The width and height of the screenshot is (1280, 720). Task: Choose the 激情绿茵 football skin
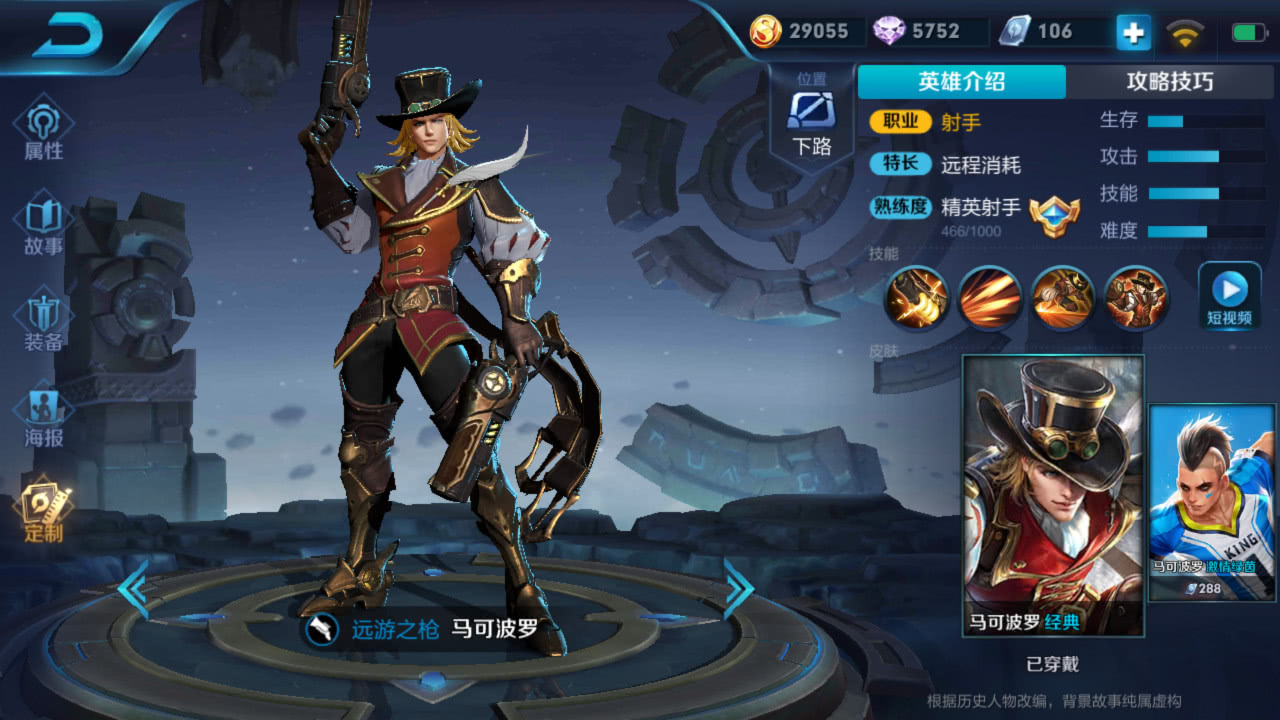tap(1212, 503)
